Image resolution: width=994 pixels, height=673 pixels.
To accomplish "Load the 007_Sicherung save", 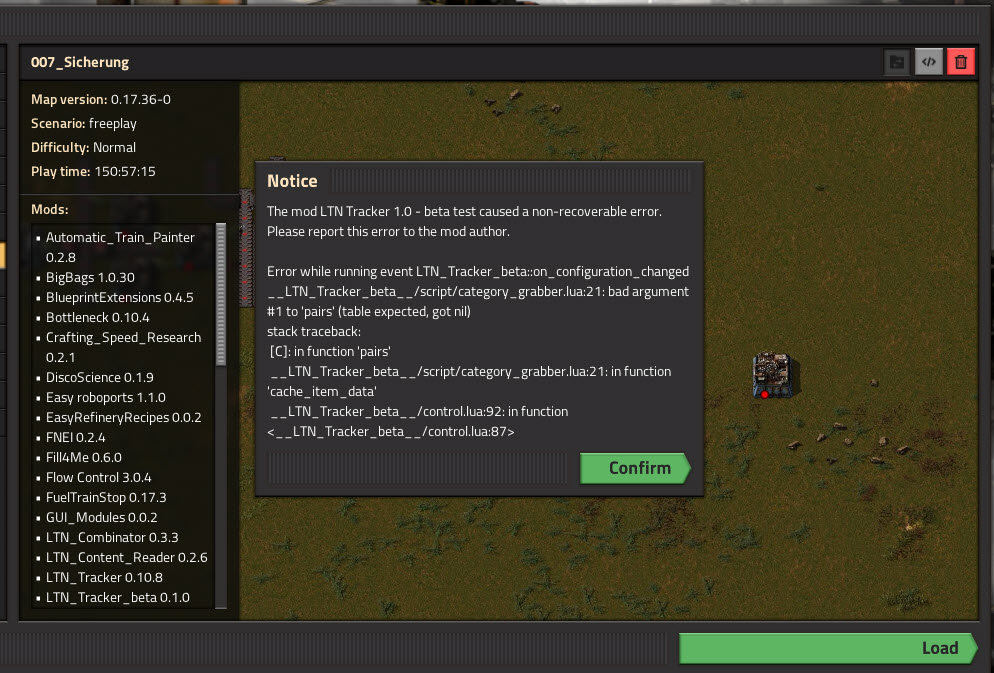I will click(x=828, y=648).
